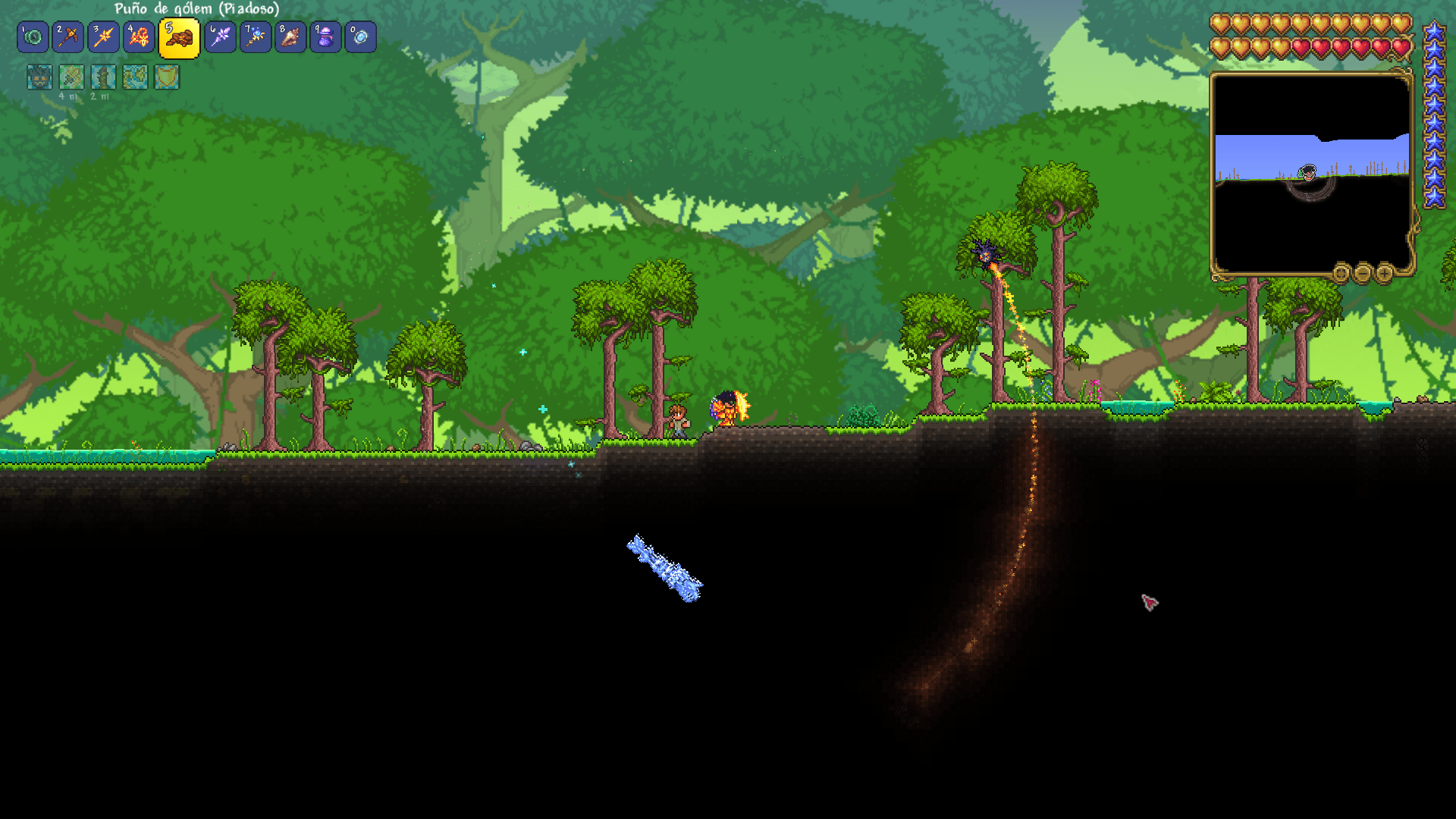1456x819 pixels.
Task: Equip the golden hamaxe in slot 2
Action: click(x=70, y=37)
